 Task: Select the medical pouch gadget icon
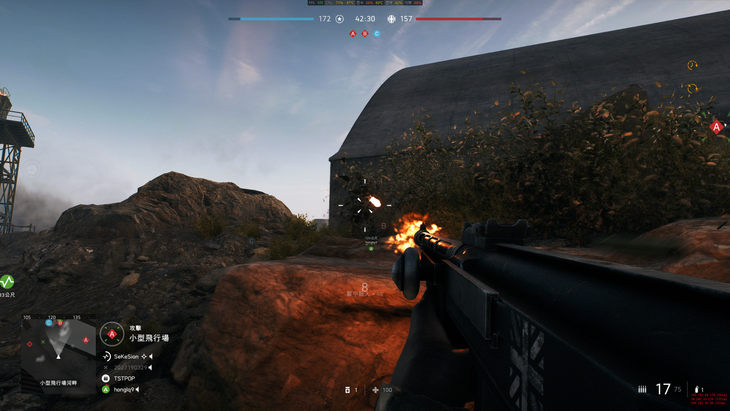pyautogui.click(x=344, y=389)
